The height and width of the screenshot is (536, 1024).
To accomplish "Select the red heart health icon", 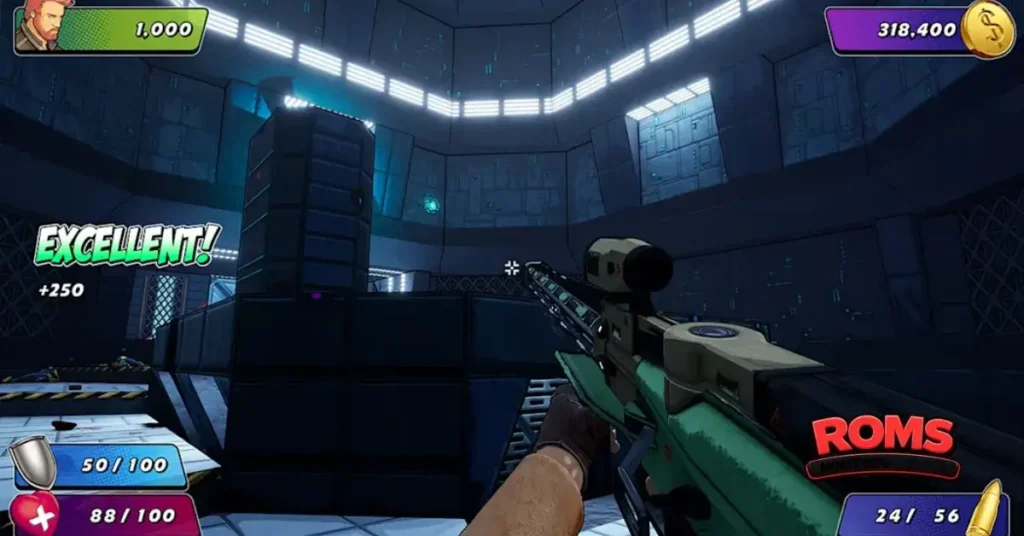I will (36, 514).
